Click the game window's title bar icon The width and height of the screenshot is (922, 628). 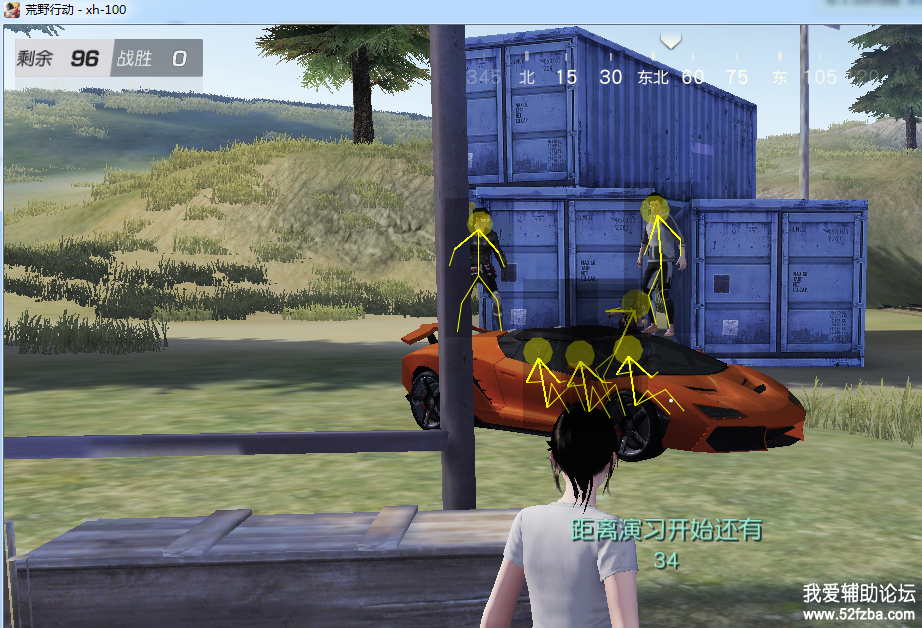14,10
